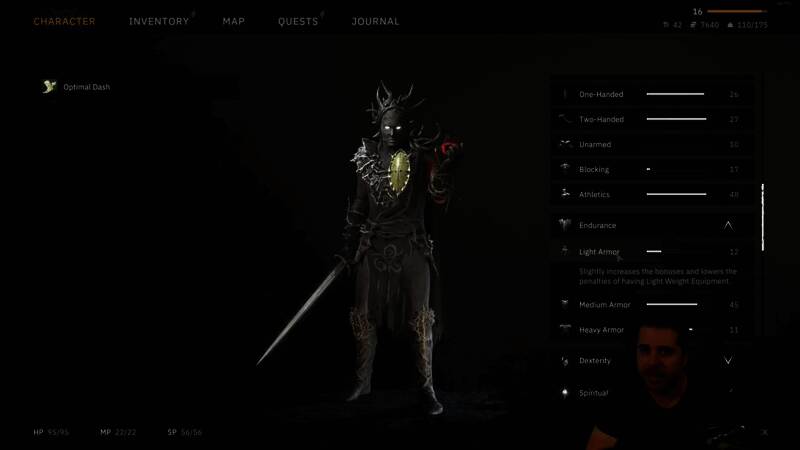Click the skill list scrollbar
Viewport: 800px width, 450px height.
click(762, 217)
